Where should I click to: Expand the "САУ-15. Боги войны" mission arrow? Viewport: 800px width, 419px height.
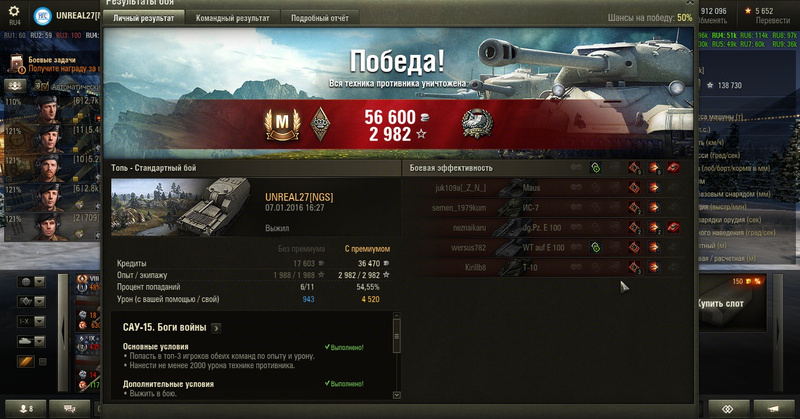[x=215, y=327]
